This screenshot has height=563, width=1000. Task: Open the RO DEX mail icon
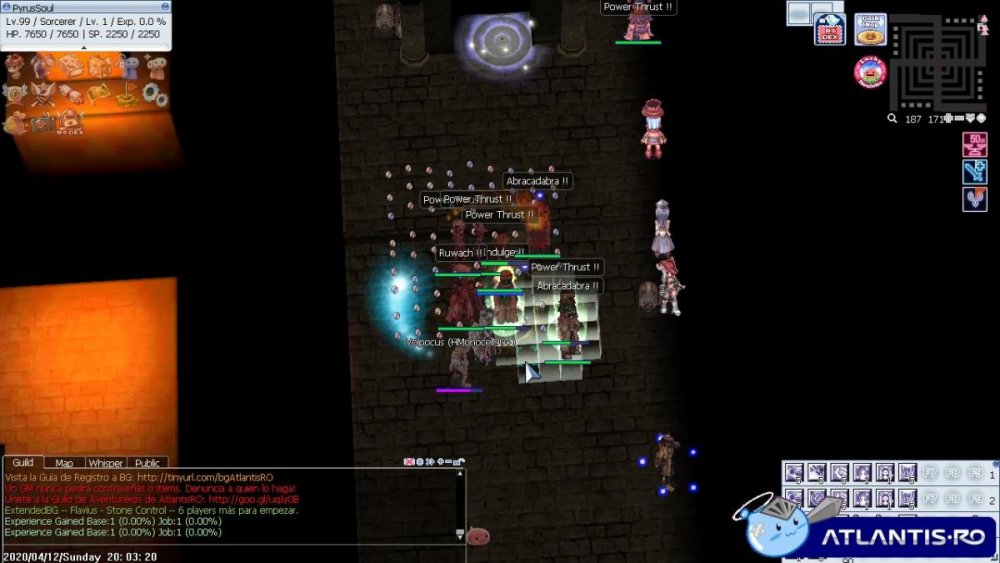tap(829, 29)
